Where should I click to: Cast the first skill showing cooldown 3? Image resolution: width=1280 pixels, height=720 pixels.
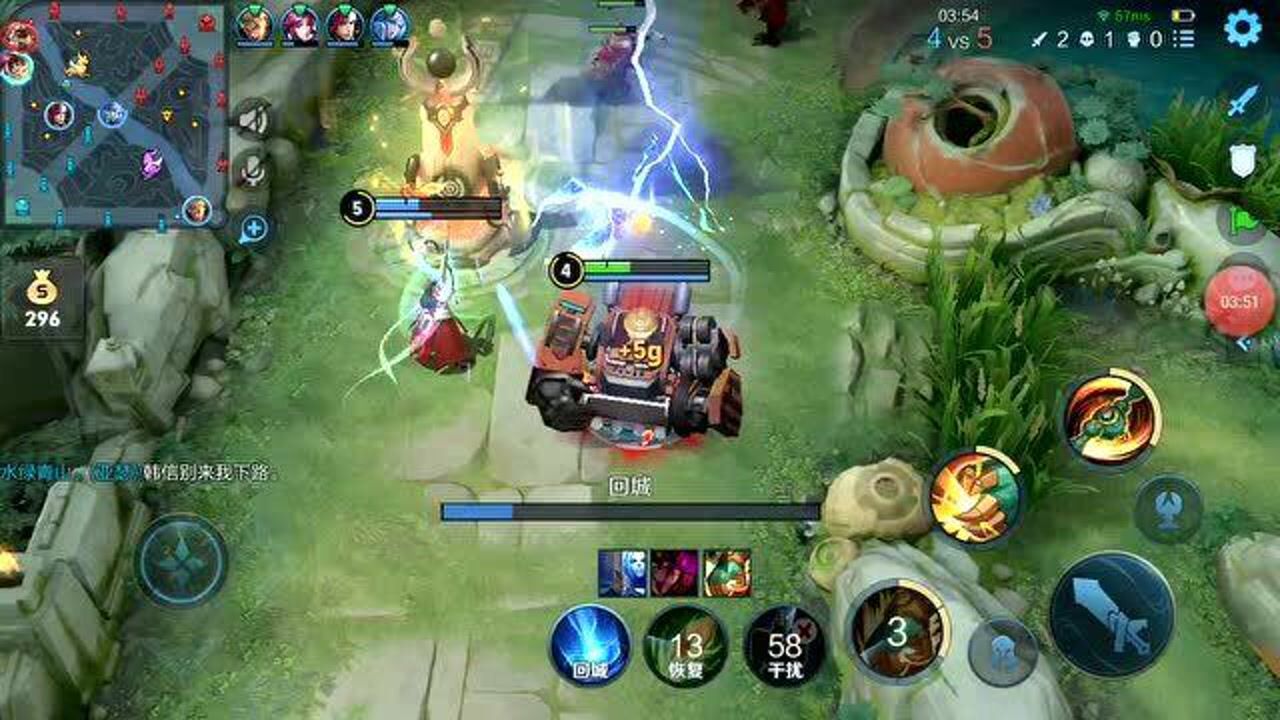pos(897,630)
